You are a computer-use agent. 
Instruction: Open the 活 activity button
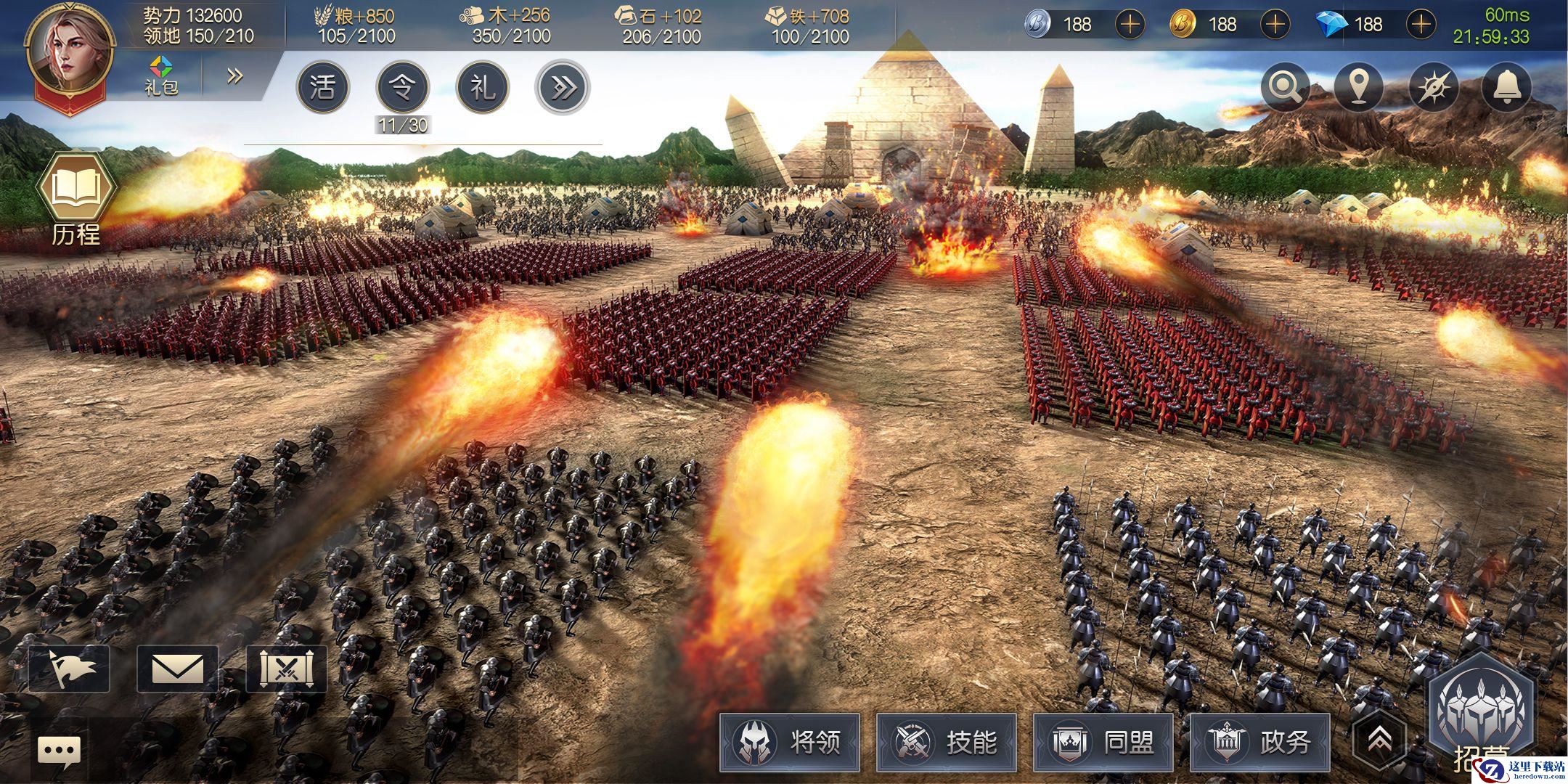click(322, 88)
